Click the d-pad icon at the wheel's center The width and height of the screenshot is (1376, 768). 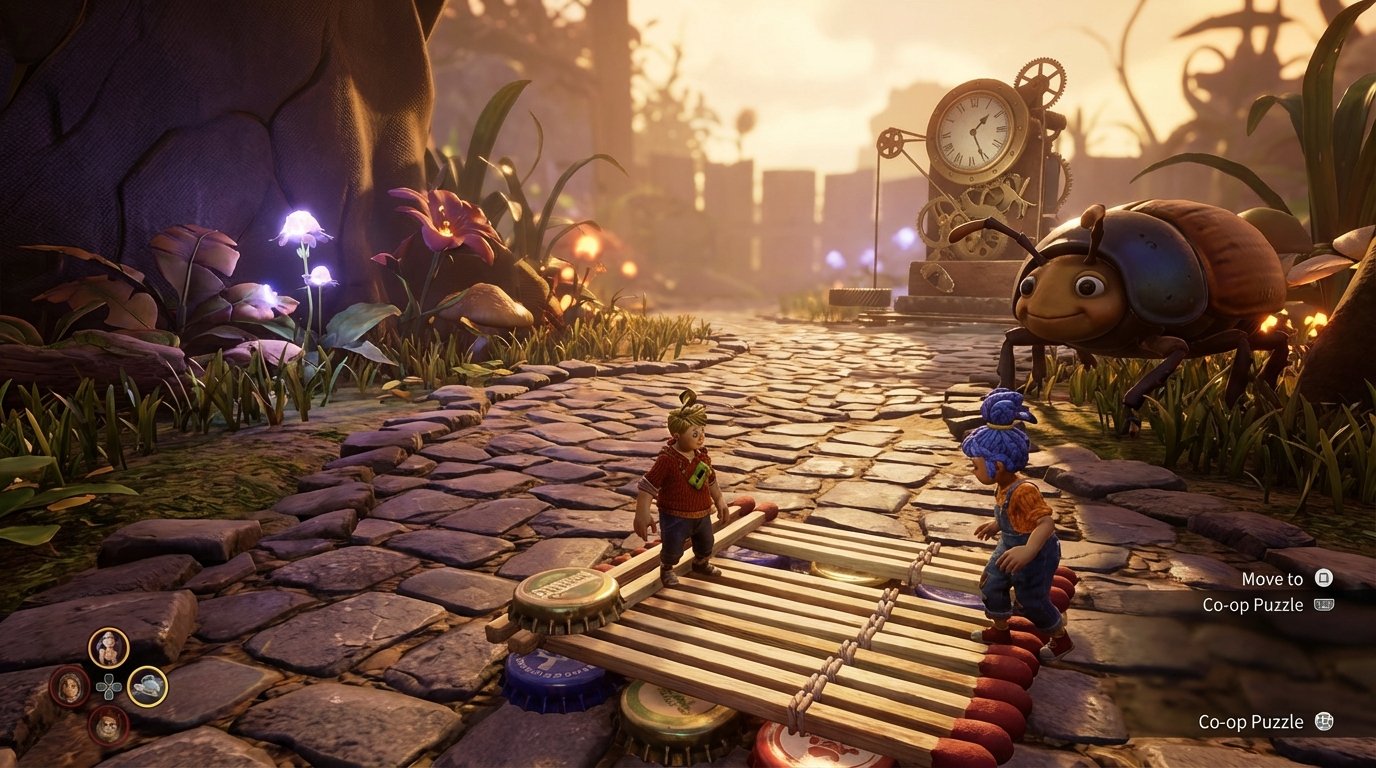pos(109,687)
